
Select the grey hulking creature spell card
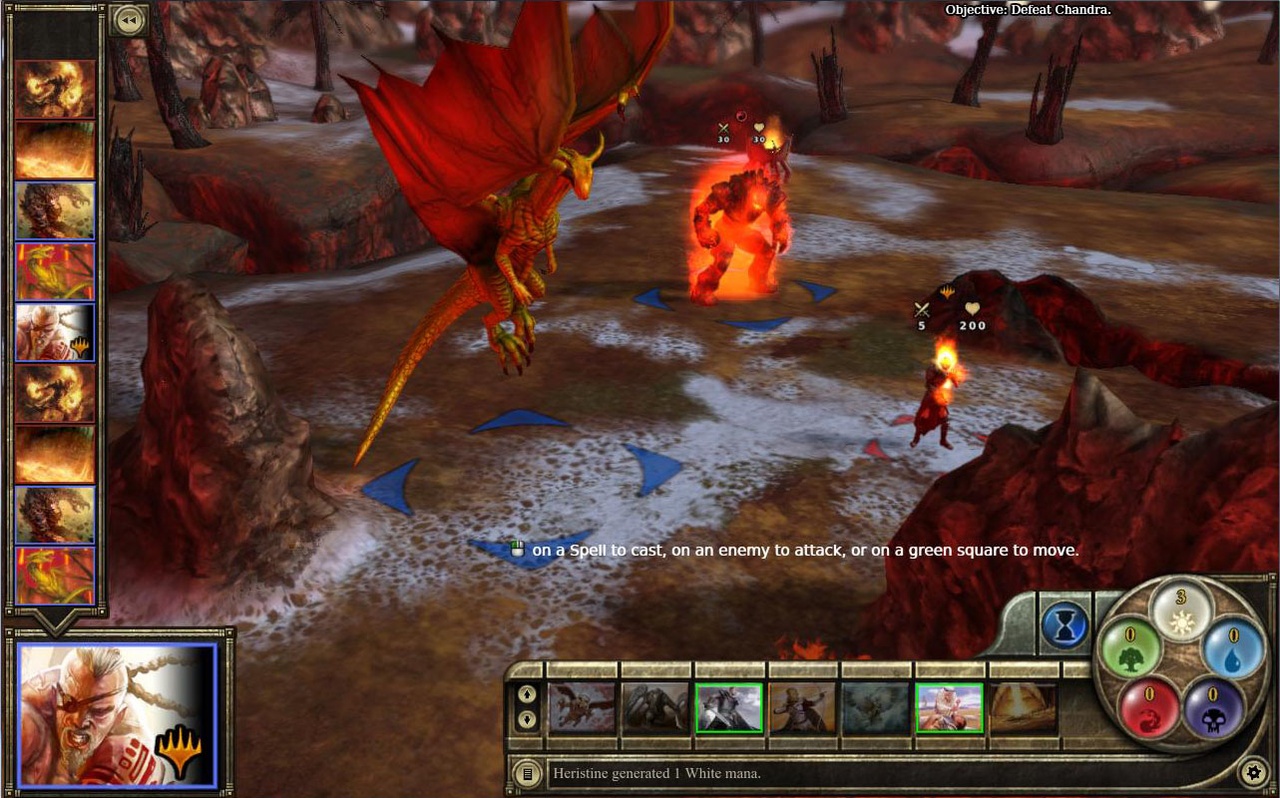656,708
